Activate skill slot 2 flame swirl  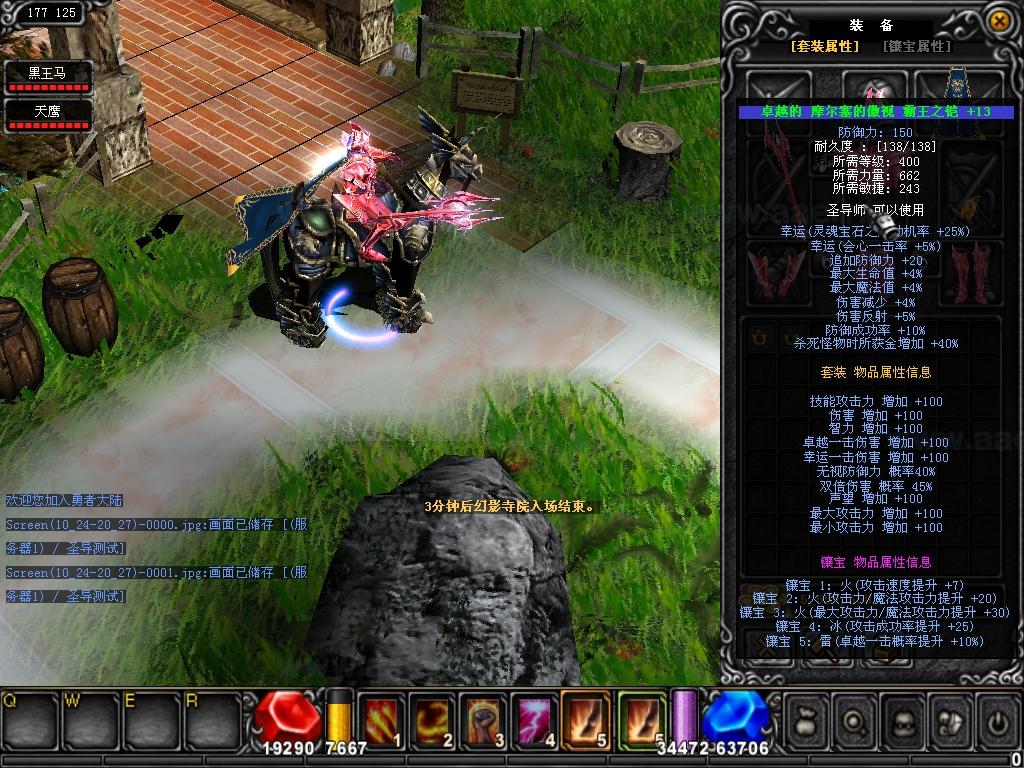point(433,717)
